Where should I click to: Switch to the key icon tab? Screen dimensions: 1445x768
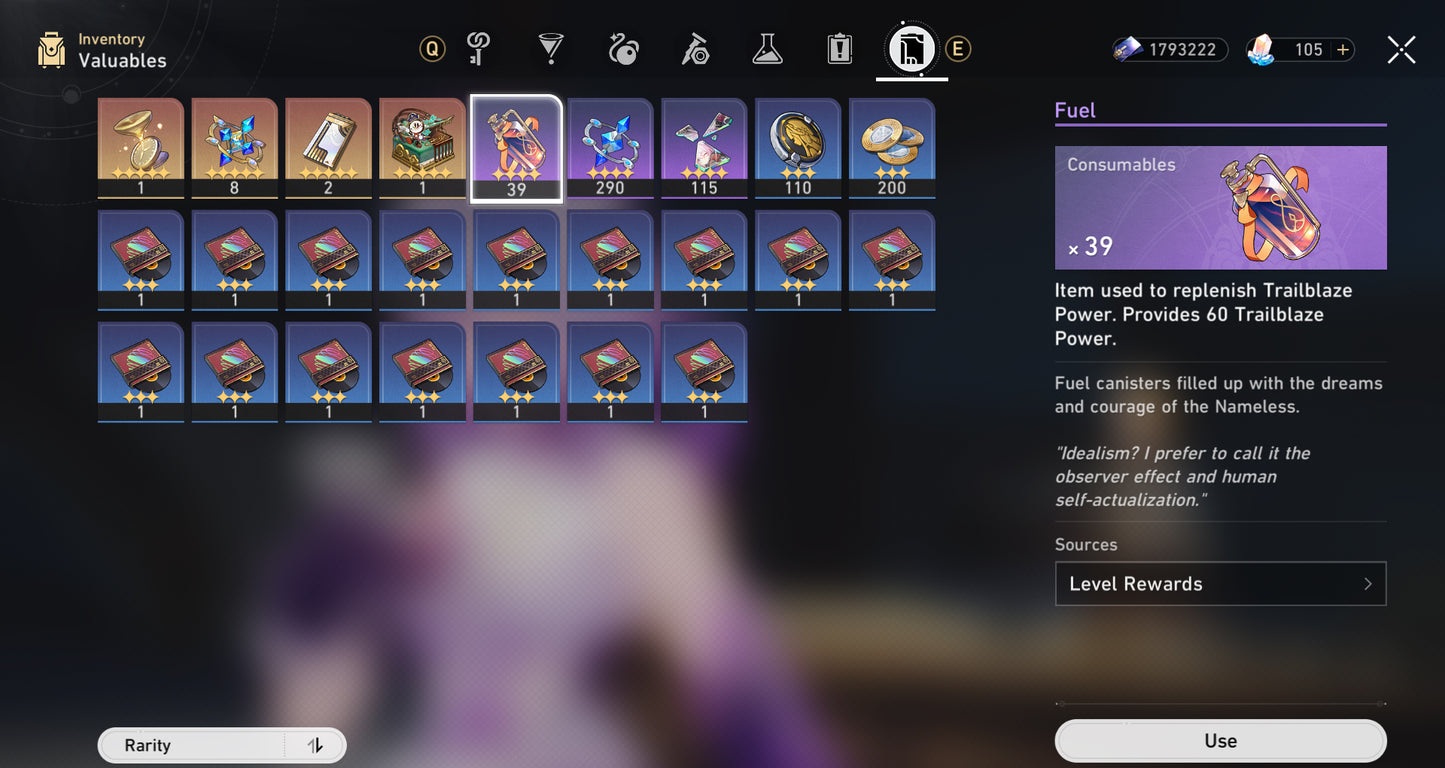coord(479,49)
